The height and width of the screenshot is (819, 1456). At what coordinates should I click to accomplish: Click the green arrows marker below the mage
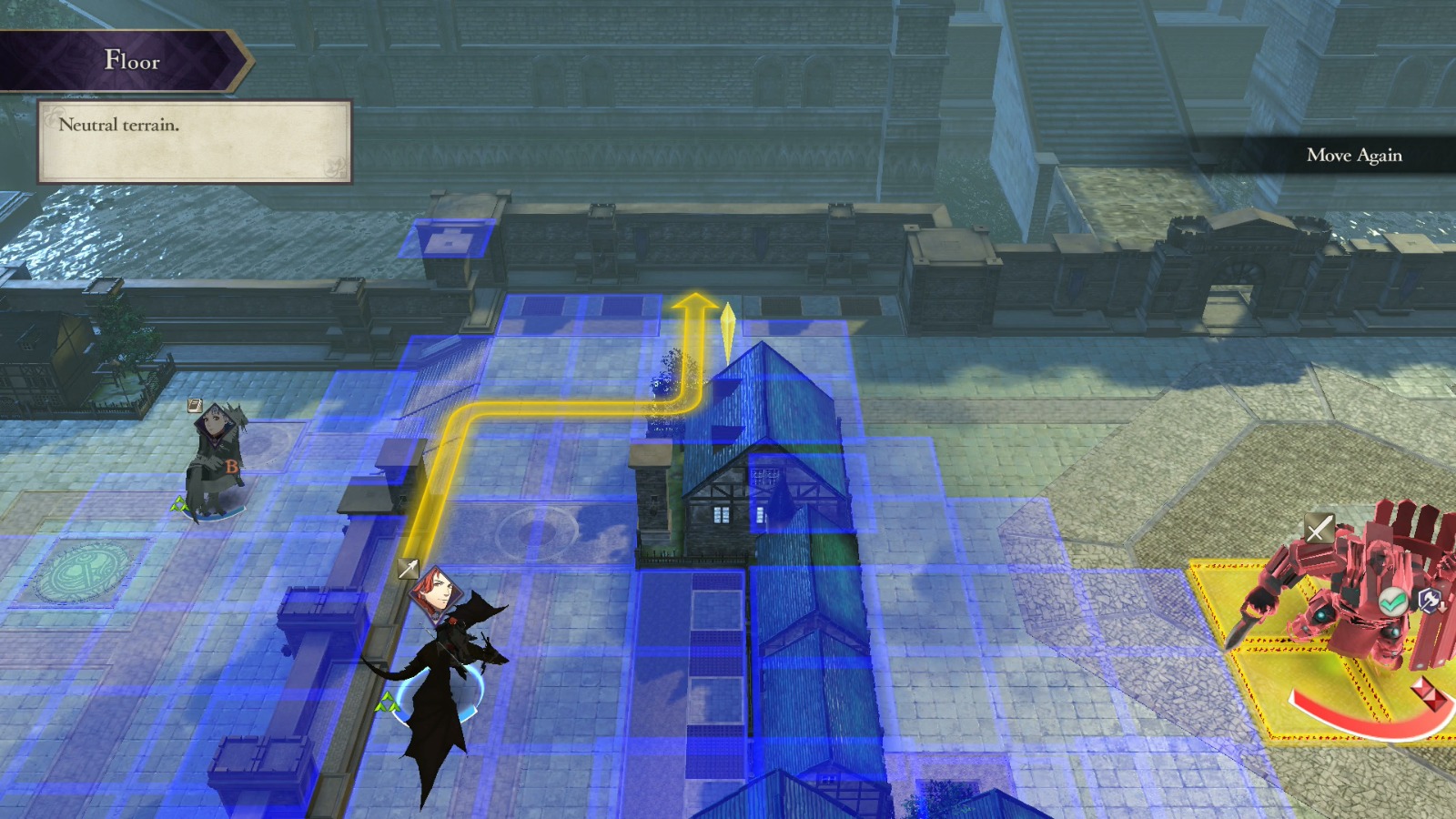[179, 504]
